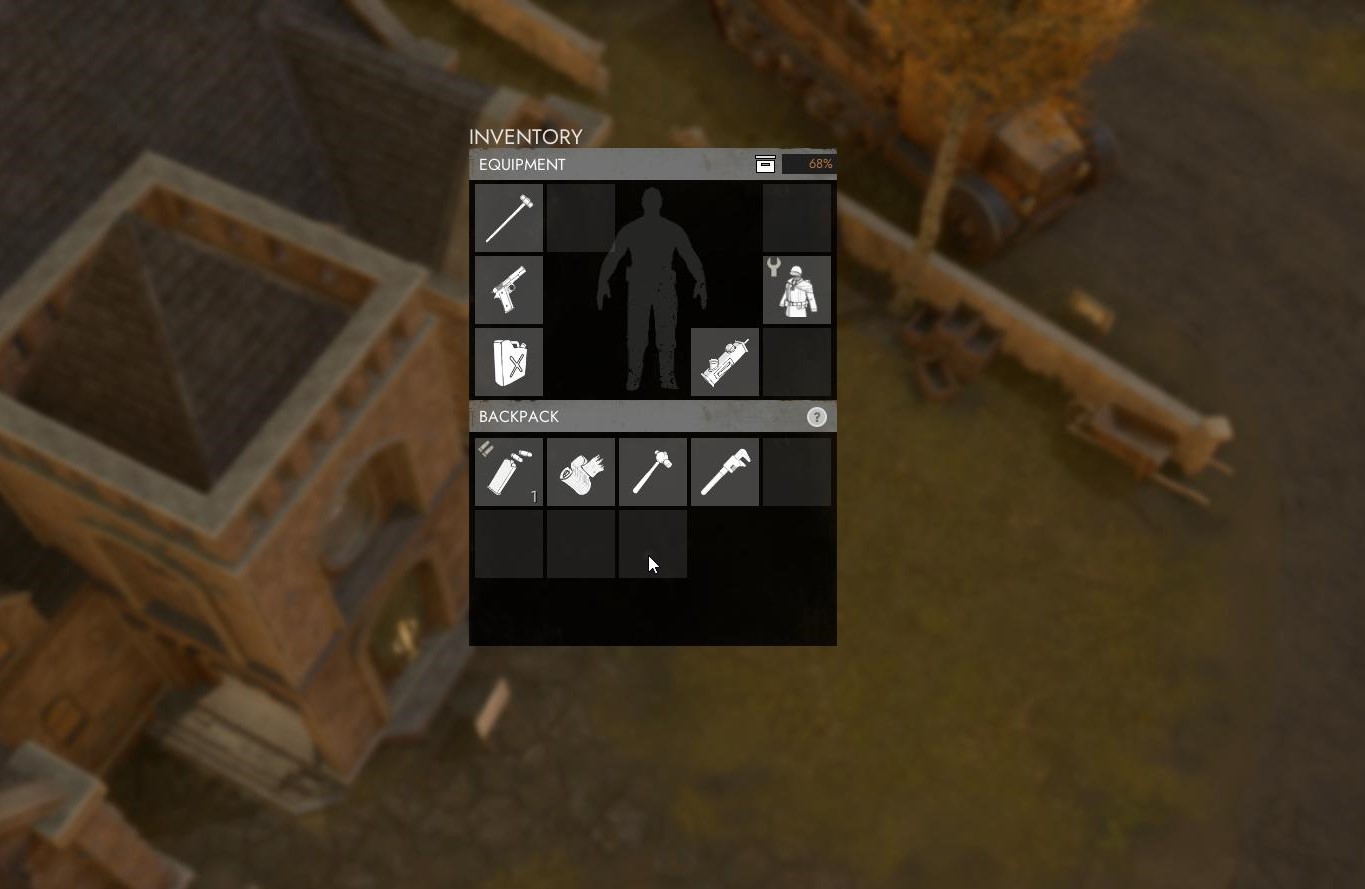Select the pistol magazine in the backpack

[508, 471]
